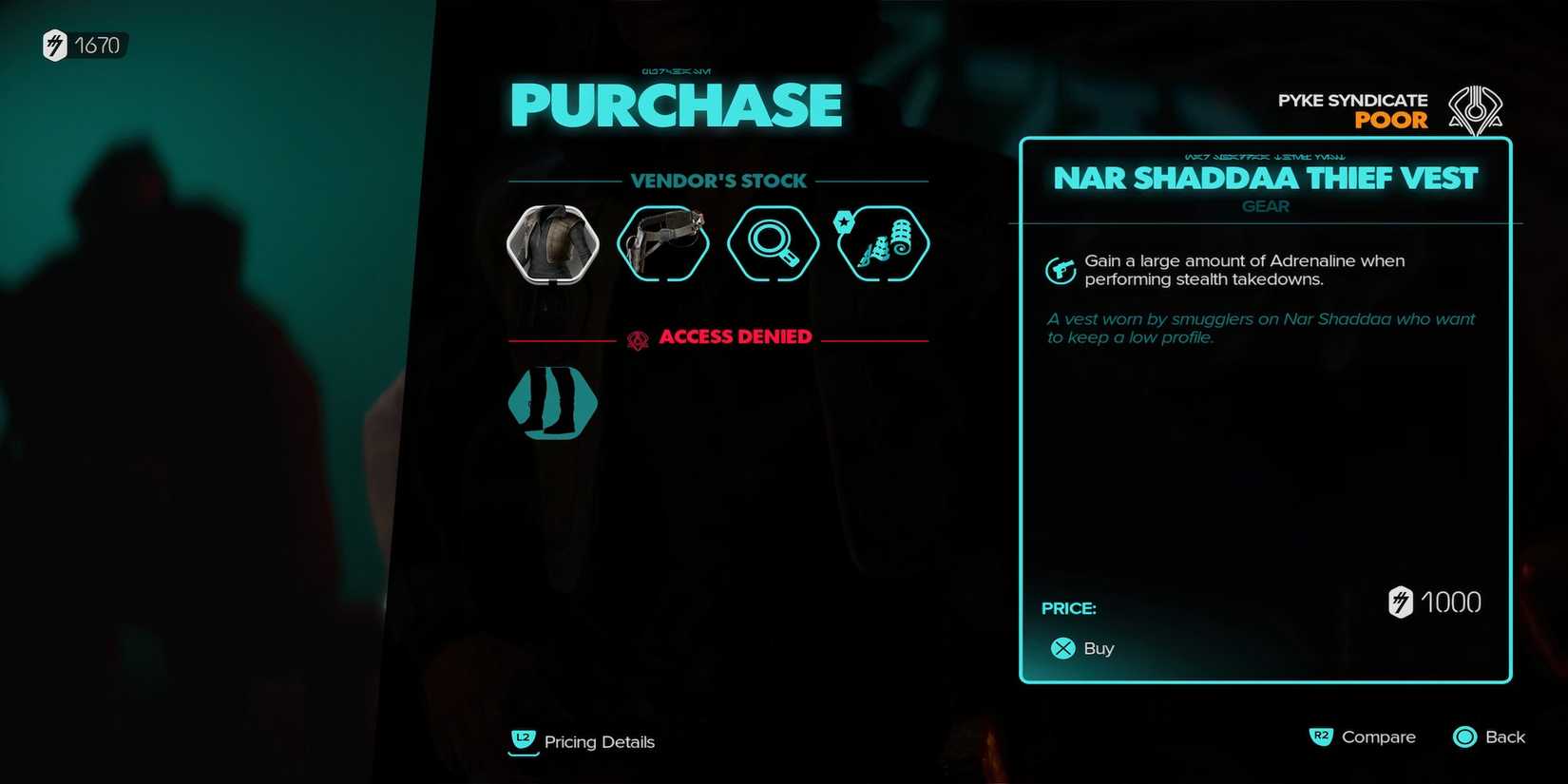Select Back to exit the shop
This screenshot has width=1568, height=784.
click(x=1488, y=736)
